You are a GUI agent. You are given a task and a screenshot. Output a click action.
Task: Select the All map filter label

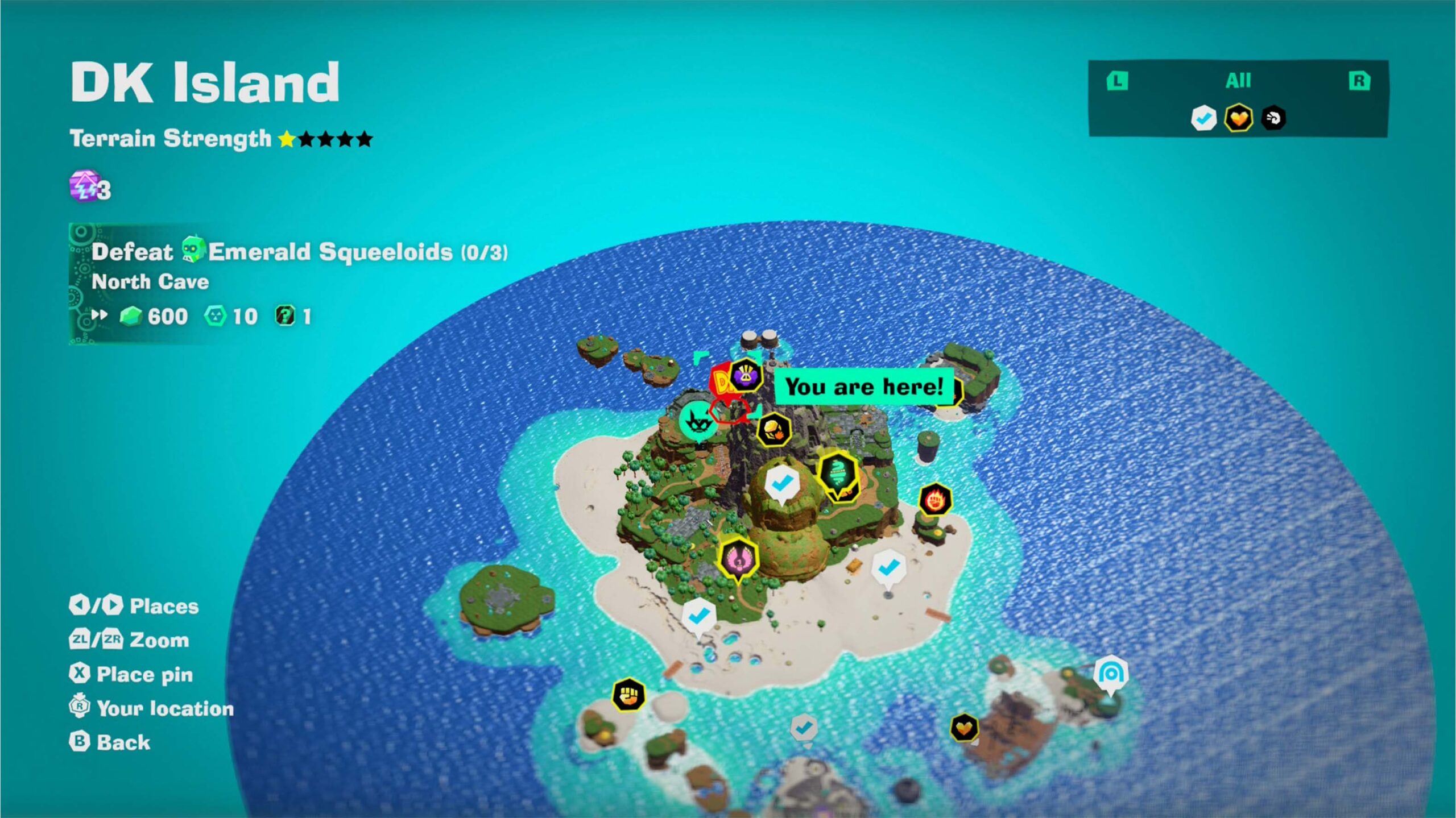[x=1238, y=81]
